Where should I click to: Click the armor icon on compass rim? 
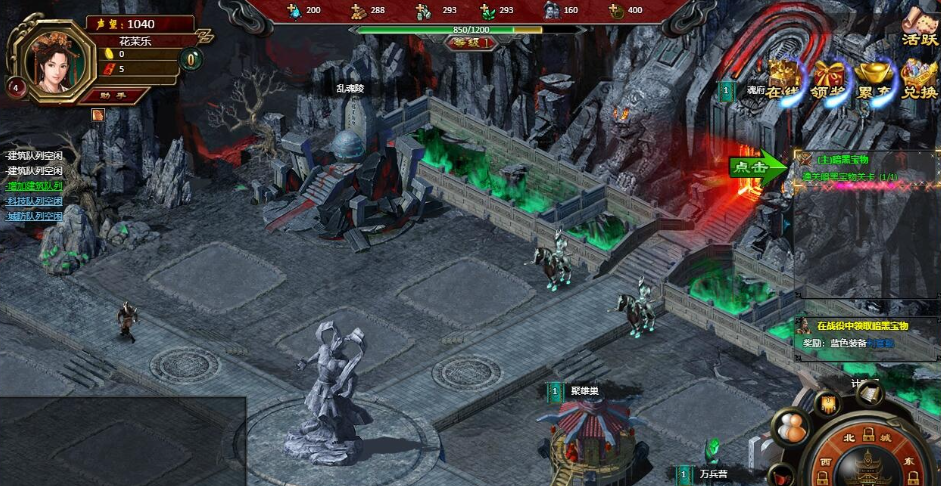click(829, 405)
